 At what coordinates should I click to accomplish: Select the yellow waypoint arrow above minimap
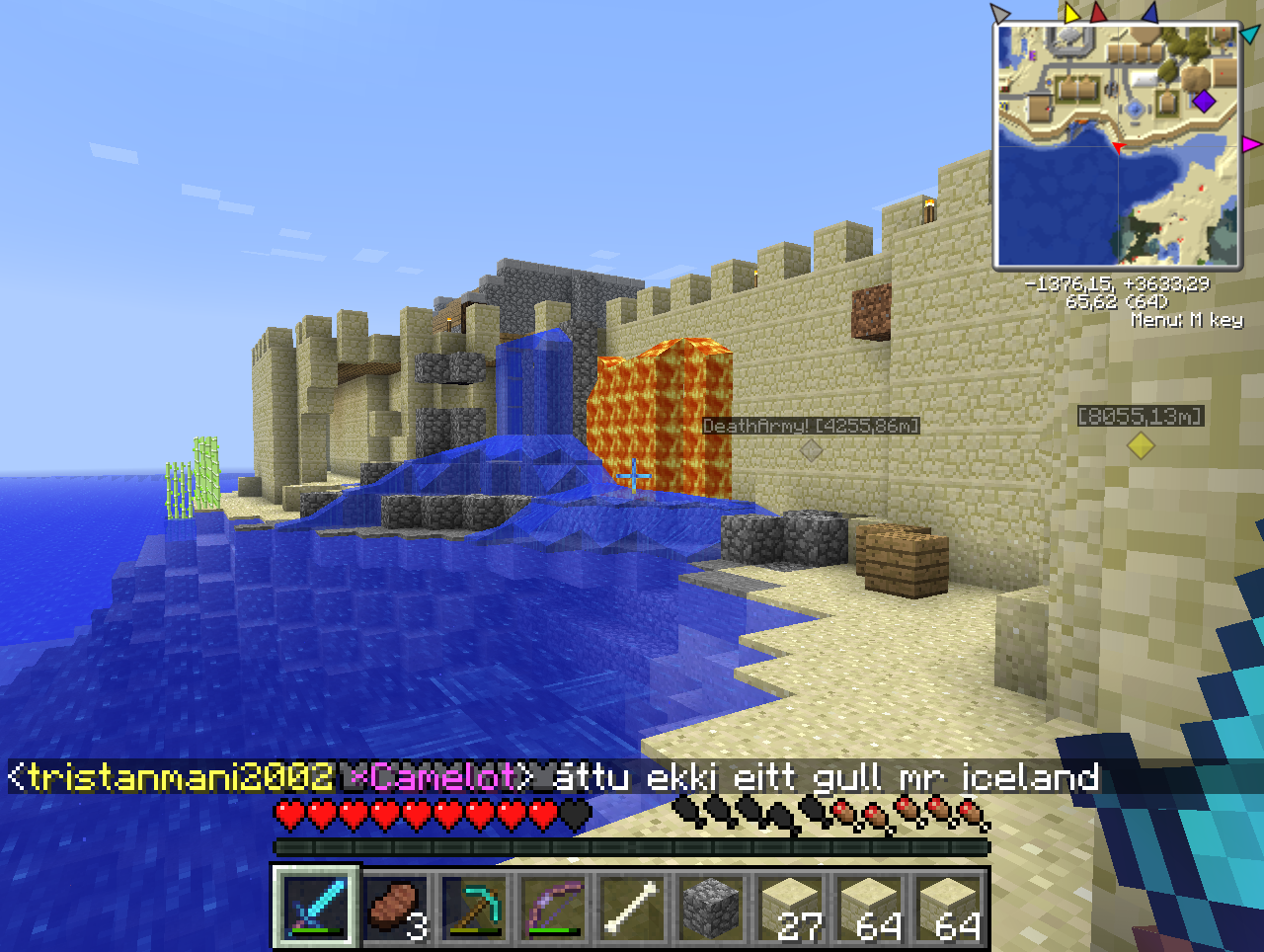(1071, 14)
